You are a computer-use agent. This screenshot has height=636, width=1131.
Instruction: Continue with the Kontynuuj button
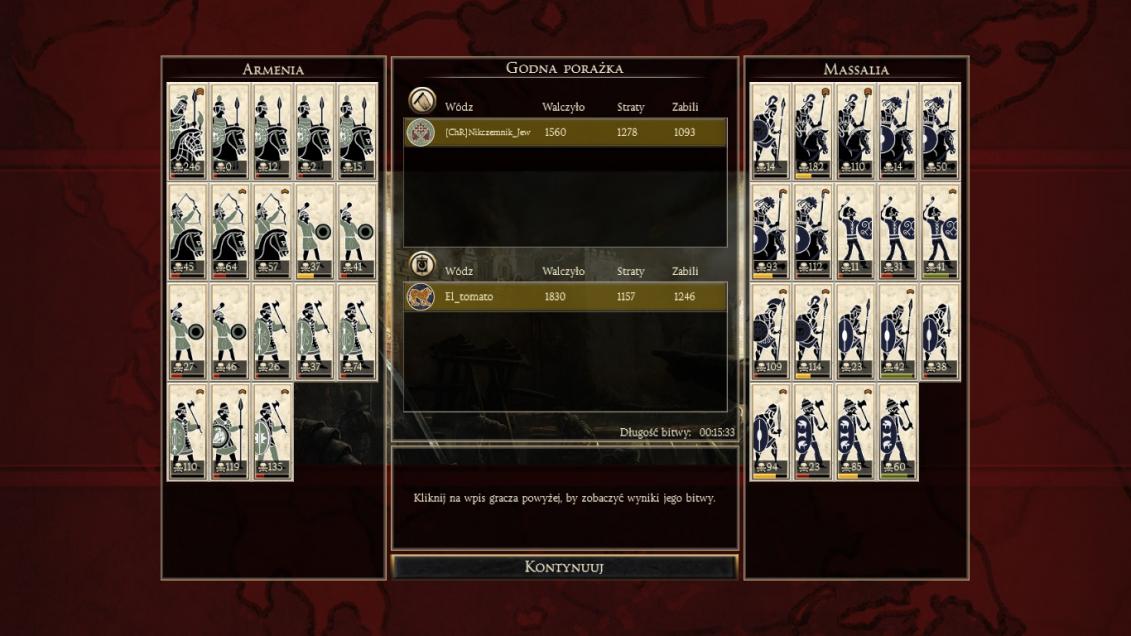point(564,567)
